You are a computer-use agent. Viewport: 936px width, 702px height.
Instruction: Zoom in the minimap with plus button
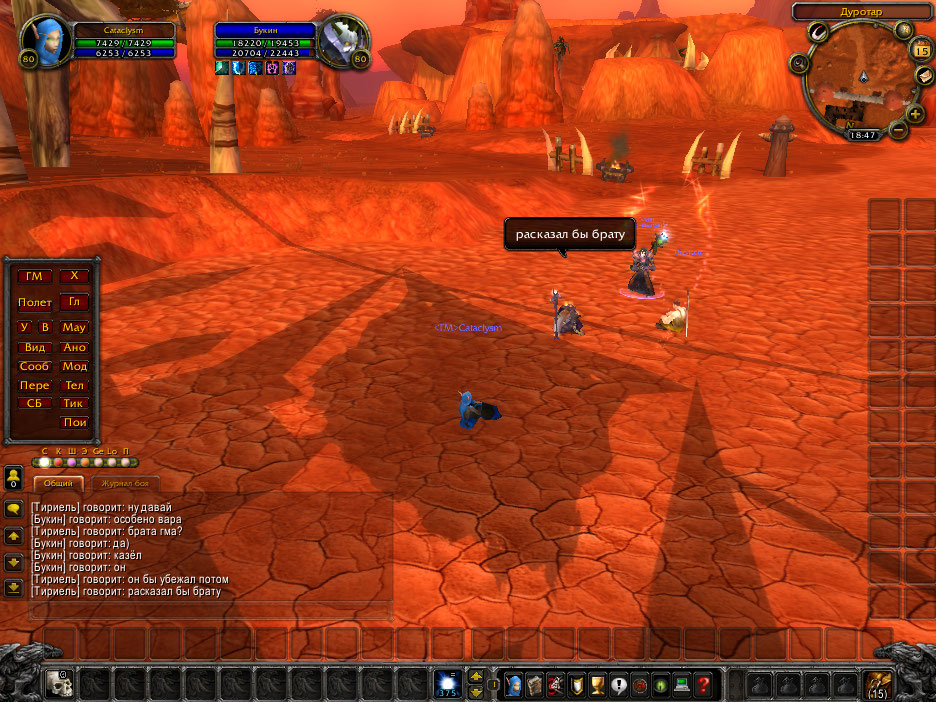pyautogui.click(x=916, y=114)
